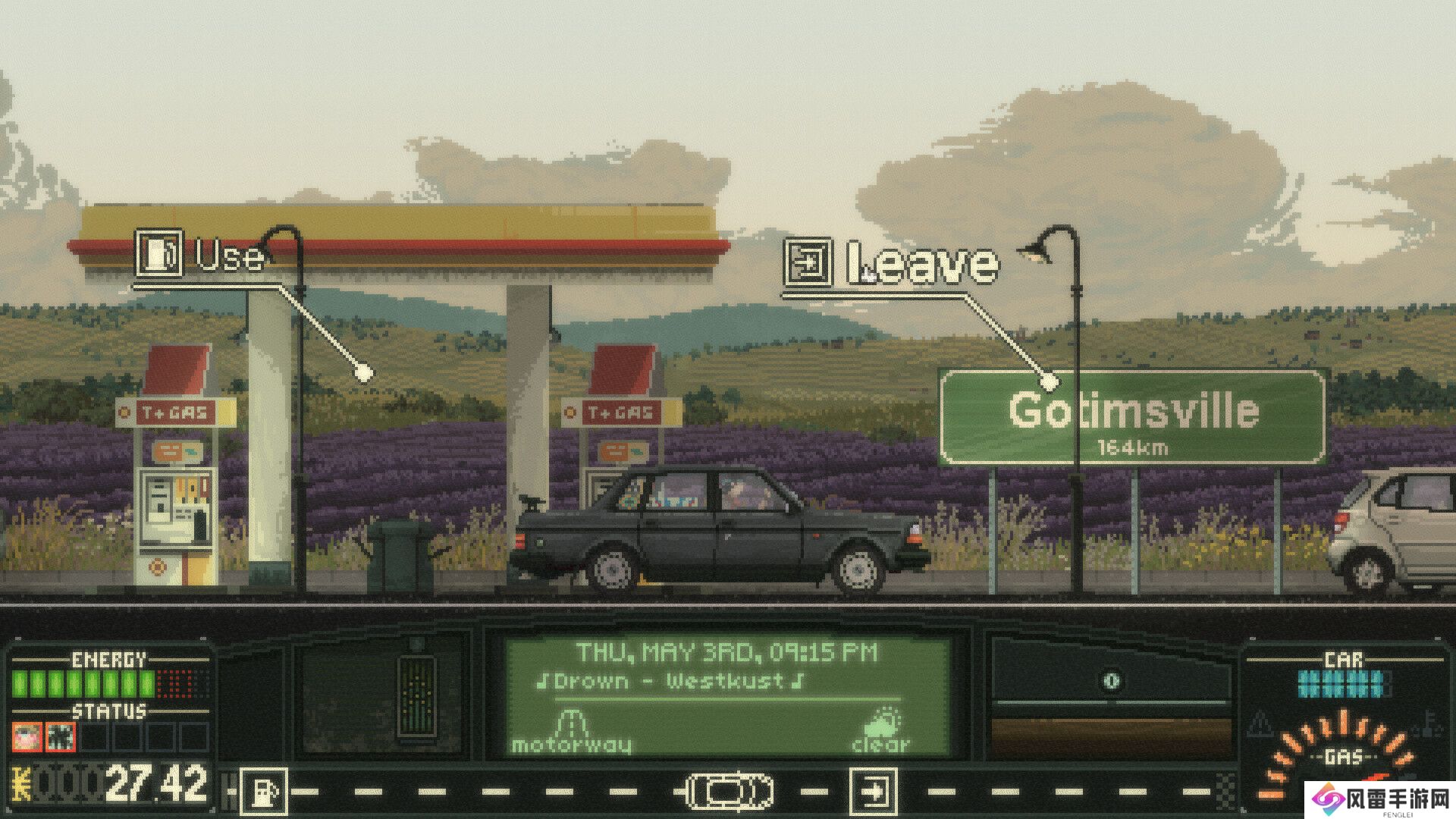This screenshot has width=1456, height=819.
Task: Select Leave to drive to Gotimsville
Action: pyautogui.click(x=892, y=264)
